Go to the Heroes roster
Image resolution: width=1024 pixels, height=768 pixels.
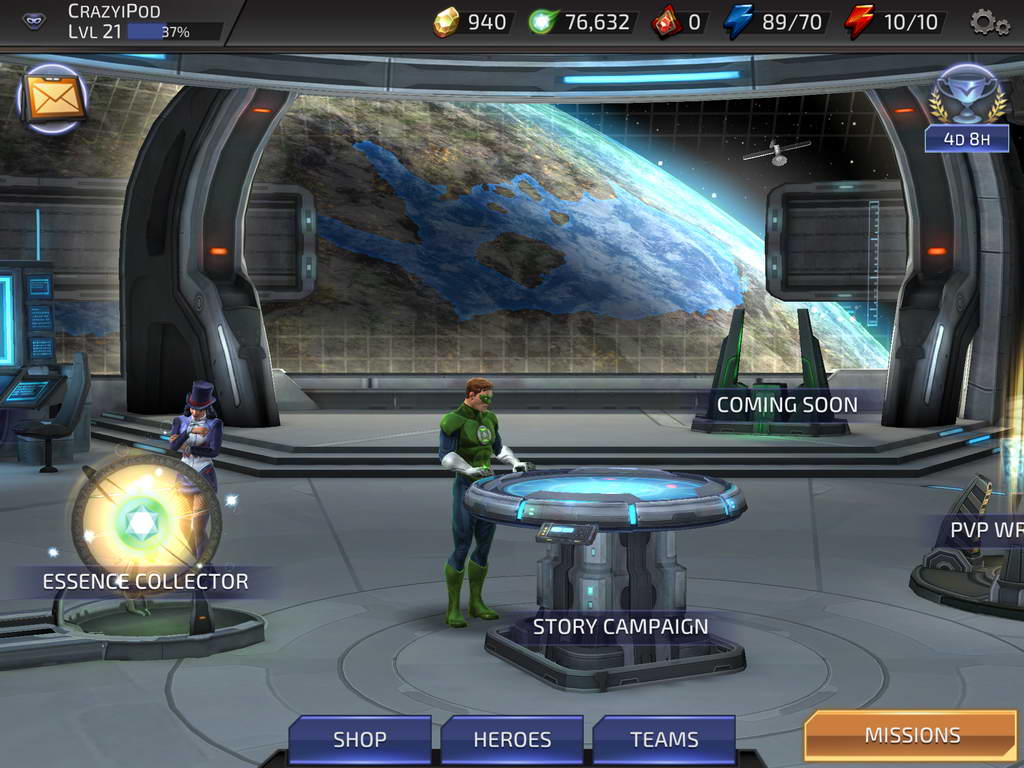[x=512, y=740]
